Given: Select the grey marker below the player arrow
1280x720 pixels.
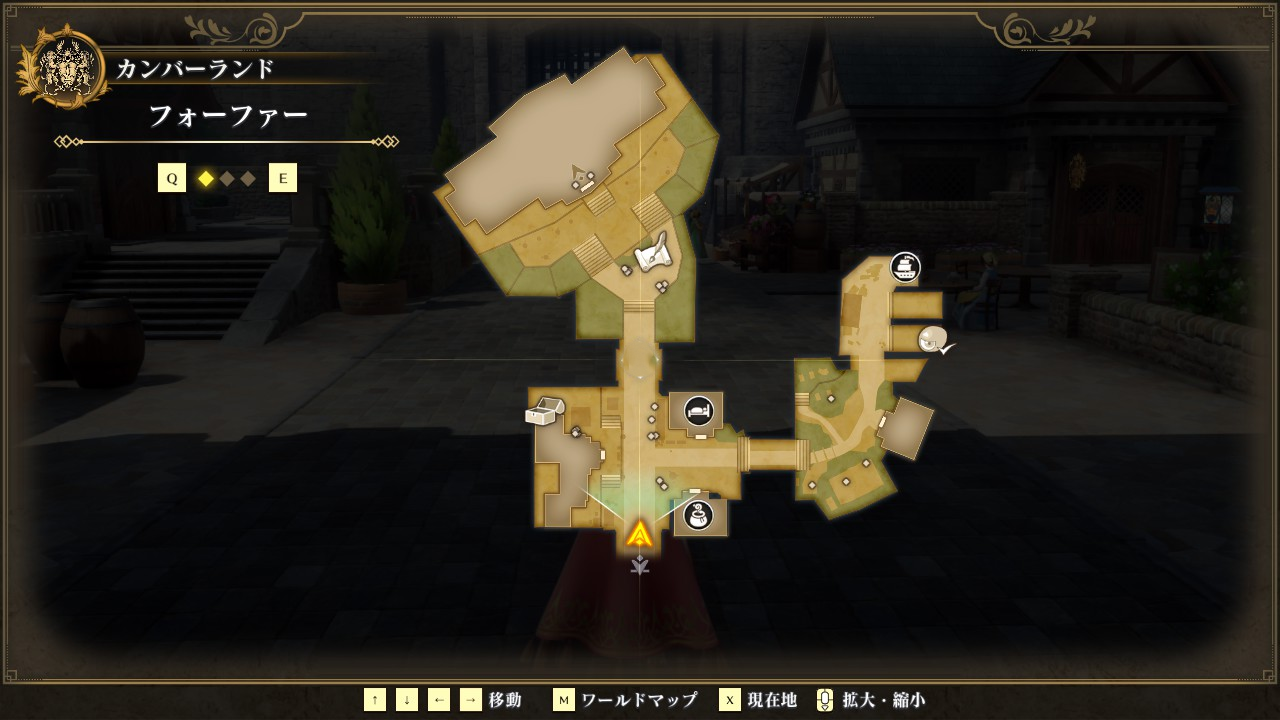Looking at the screenshot, I should tap(640, 566).
